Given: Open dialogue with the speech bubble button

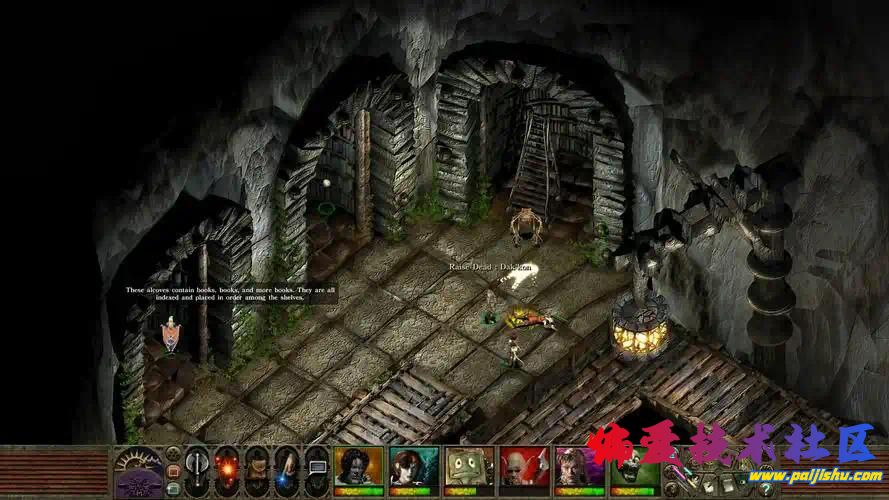Looking at the screenshot, I should 317,466.
